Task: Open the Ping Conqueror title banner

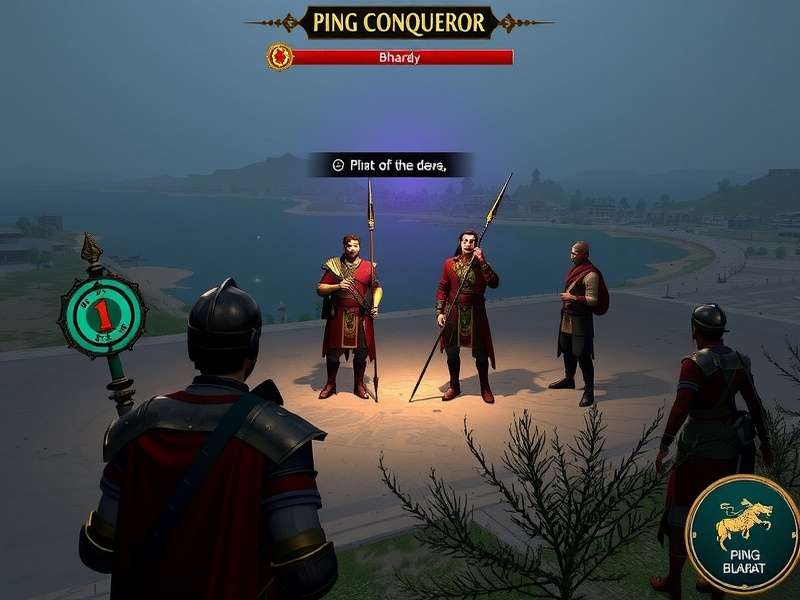Action: pos(399,22)
